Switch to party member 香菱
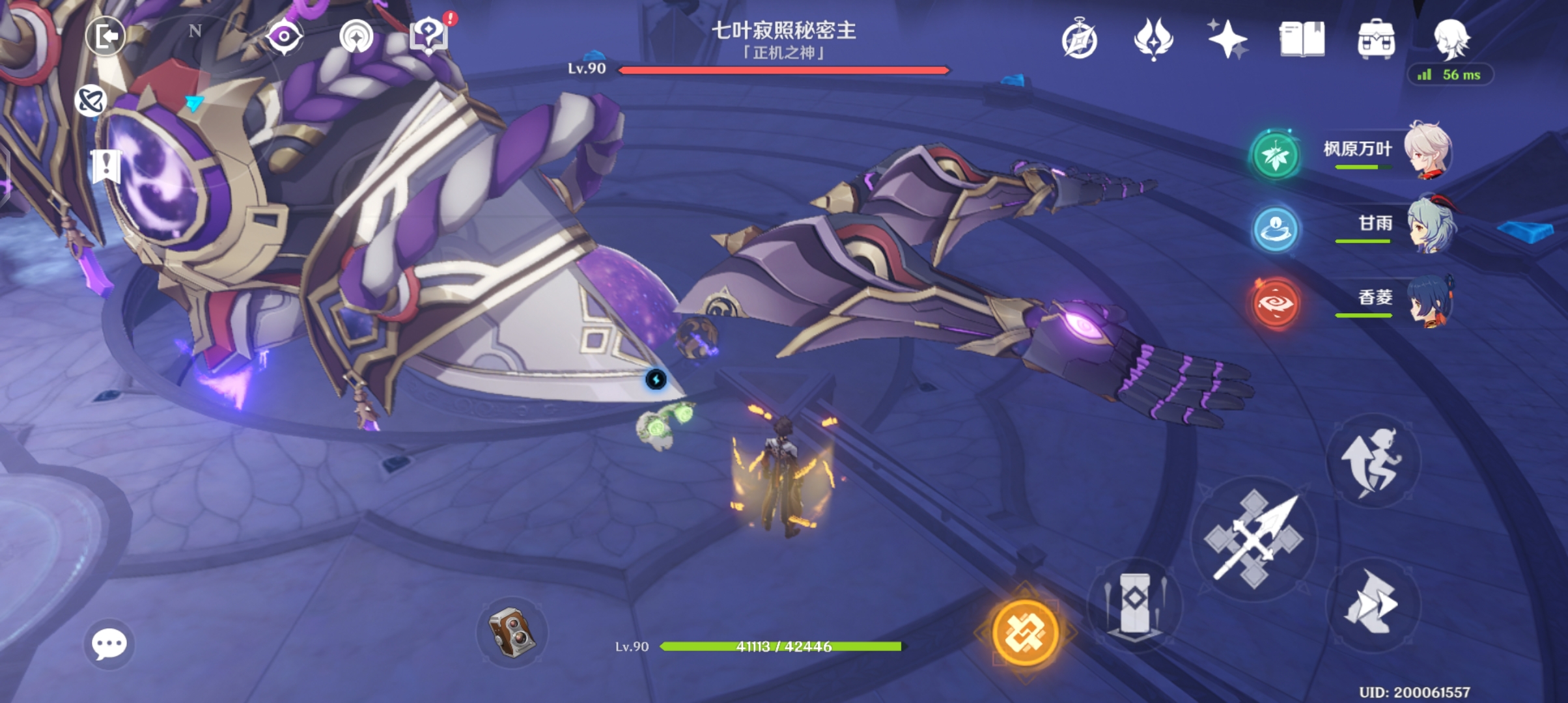The height and width of the screenshot is (703, 1568). point(1429,299)
